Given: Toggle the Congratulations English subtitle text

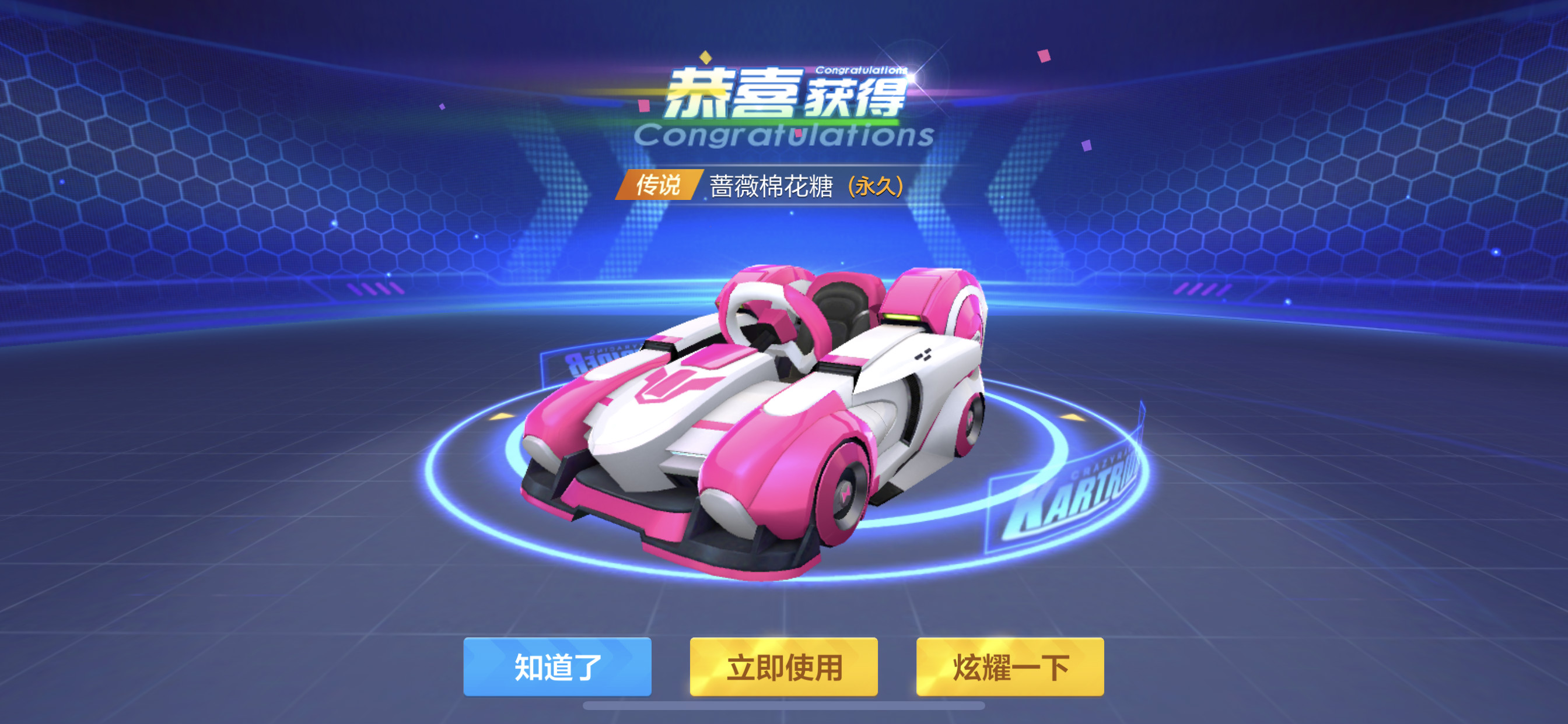Looking at the screenshot, I should pyautogui.click(x=785, y=135).
